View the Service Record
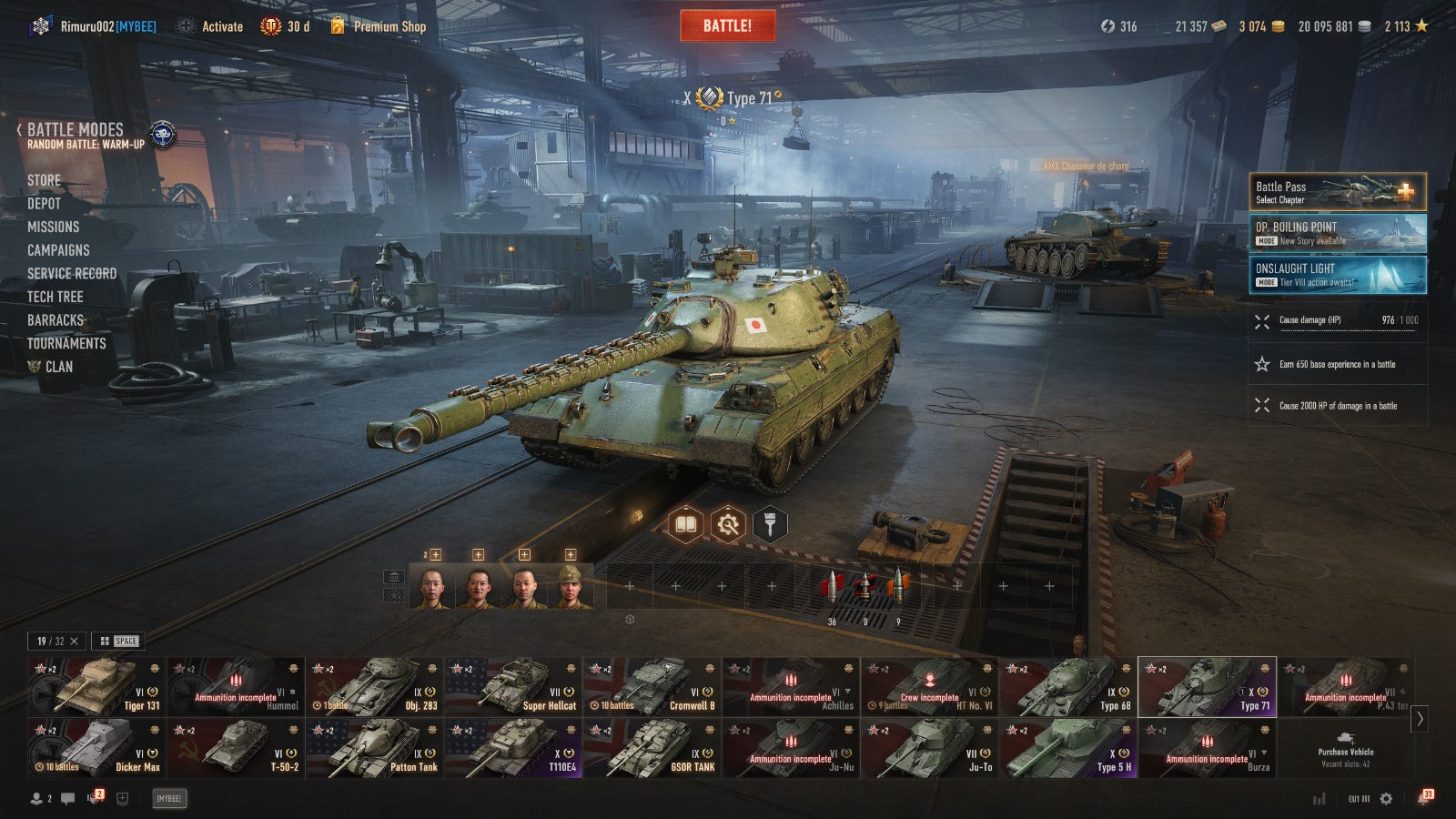The width and height of the screenshot is (1456, 819). click(72, 273)
